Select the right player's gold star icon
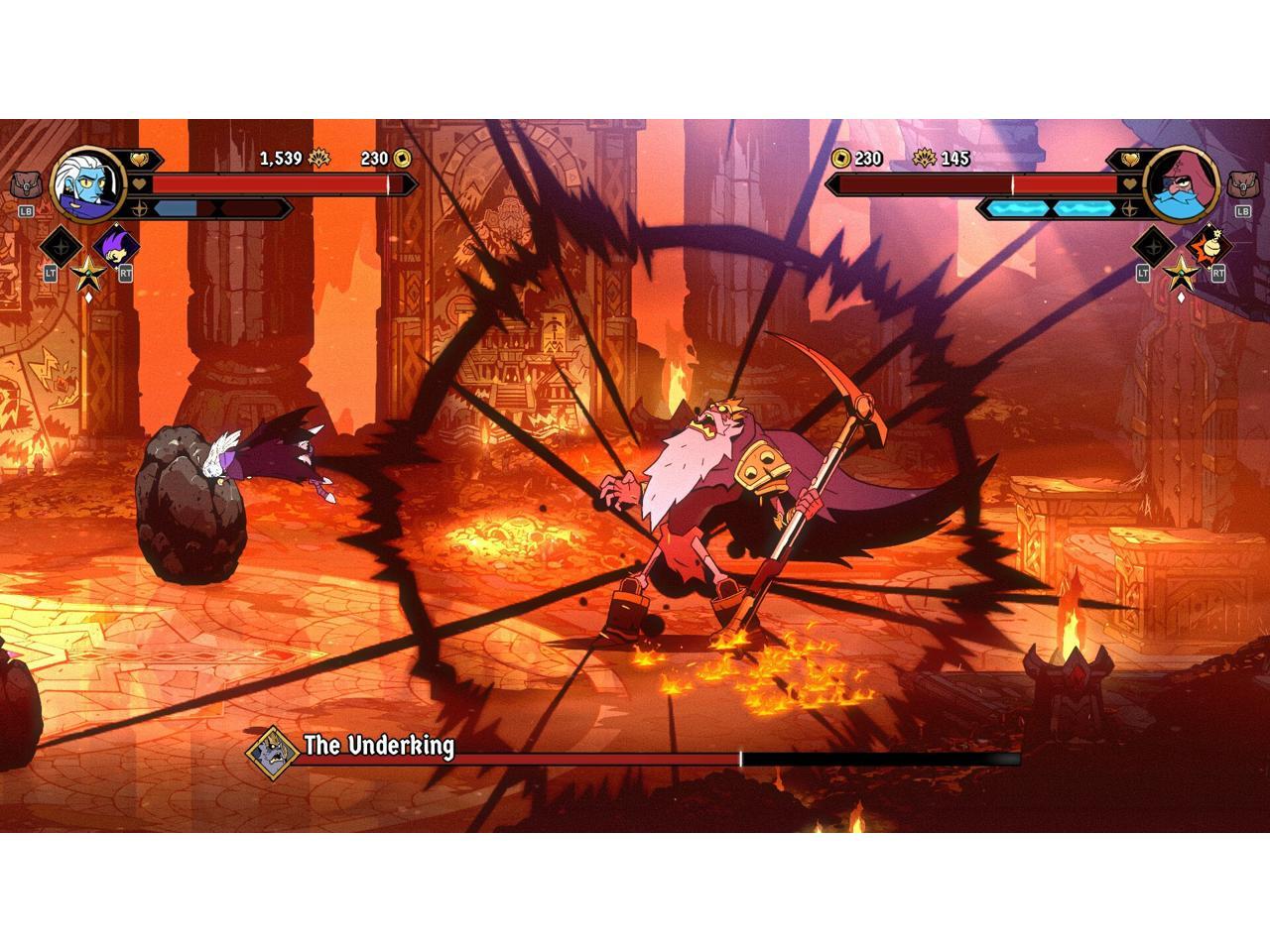The height and width of the screenshot is (952, 1270). [x=1181, y=272]
